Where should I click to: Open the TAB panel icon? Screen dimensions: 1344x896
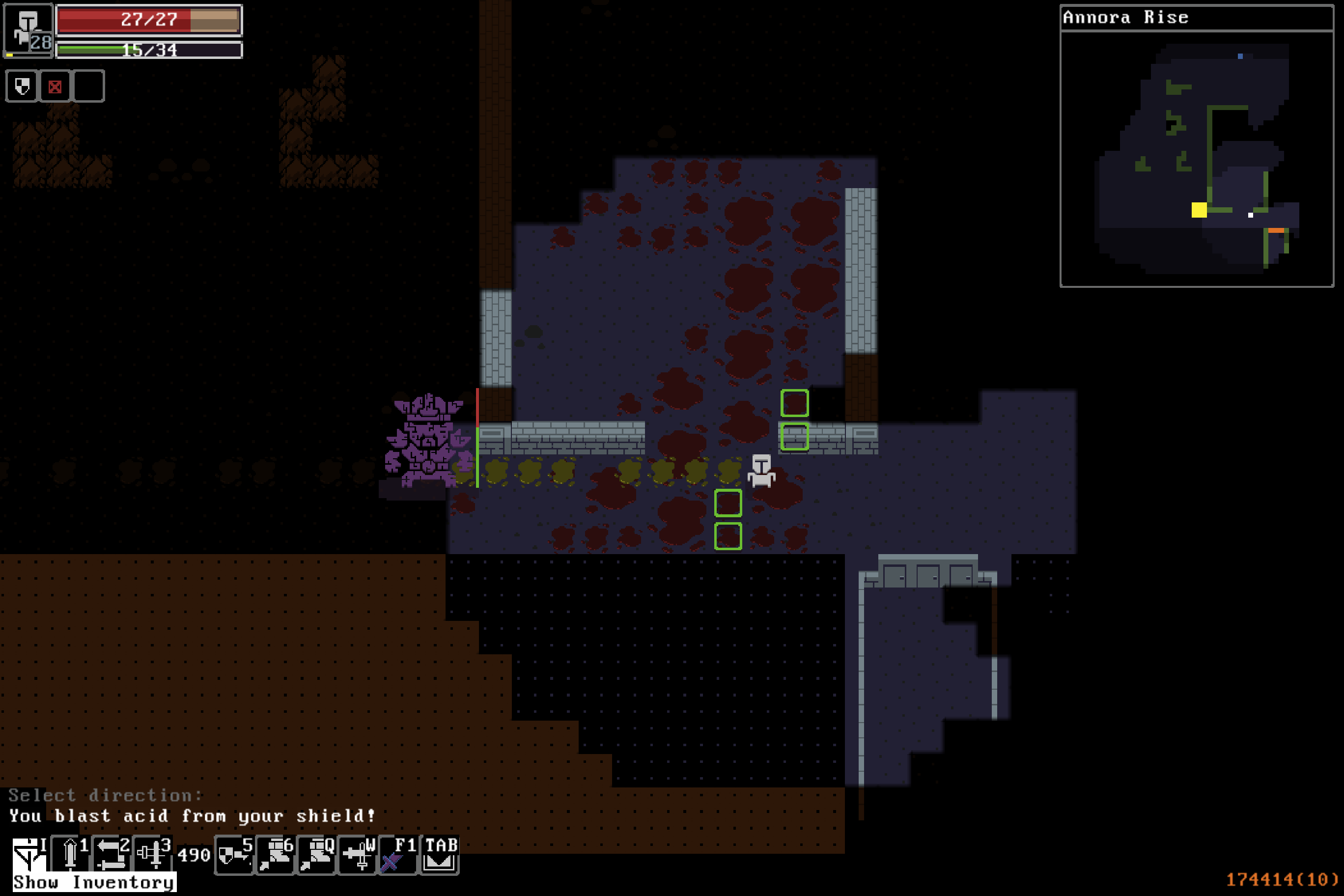pos(440,855)
